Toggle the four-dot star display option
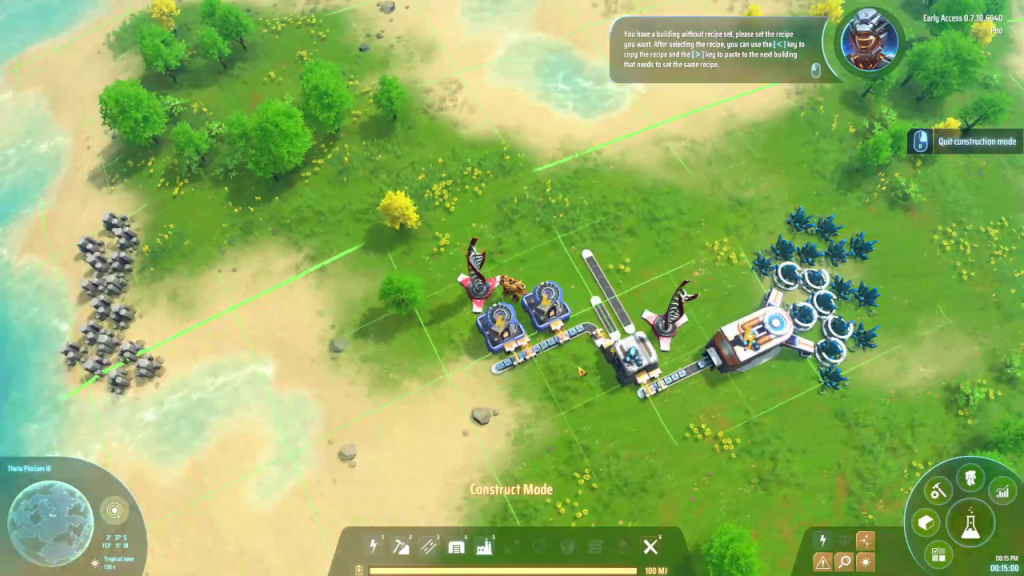The height and width of the screenshot is (576, 1024). pyautogui.click(x=865, y=540)
